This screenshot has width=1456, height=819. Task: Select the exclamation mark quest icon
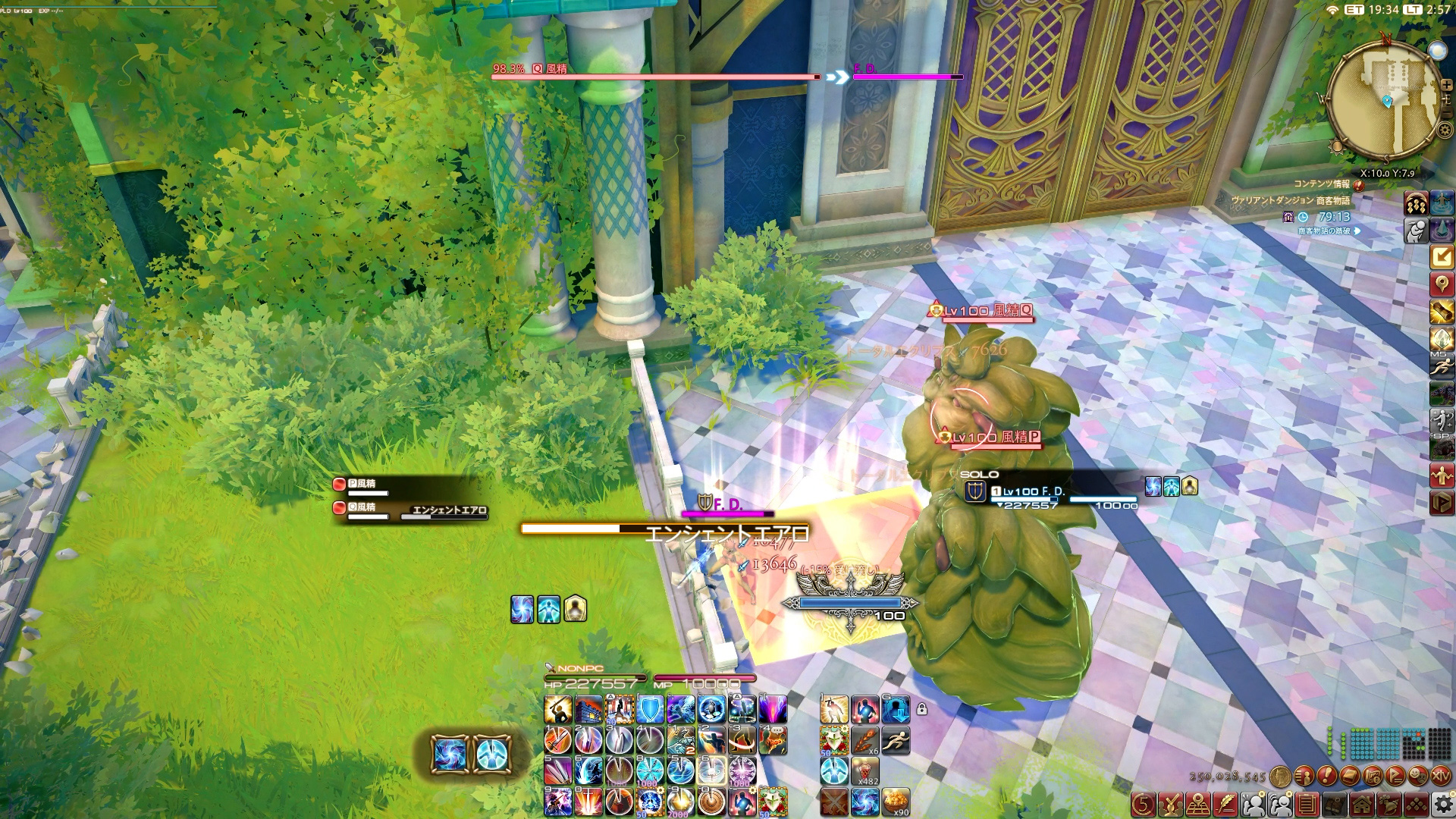click(x=1327, y=776)
